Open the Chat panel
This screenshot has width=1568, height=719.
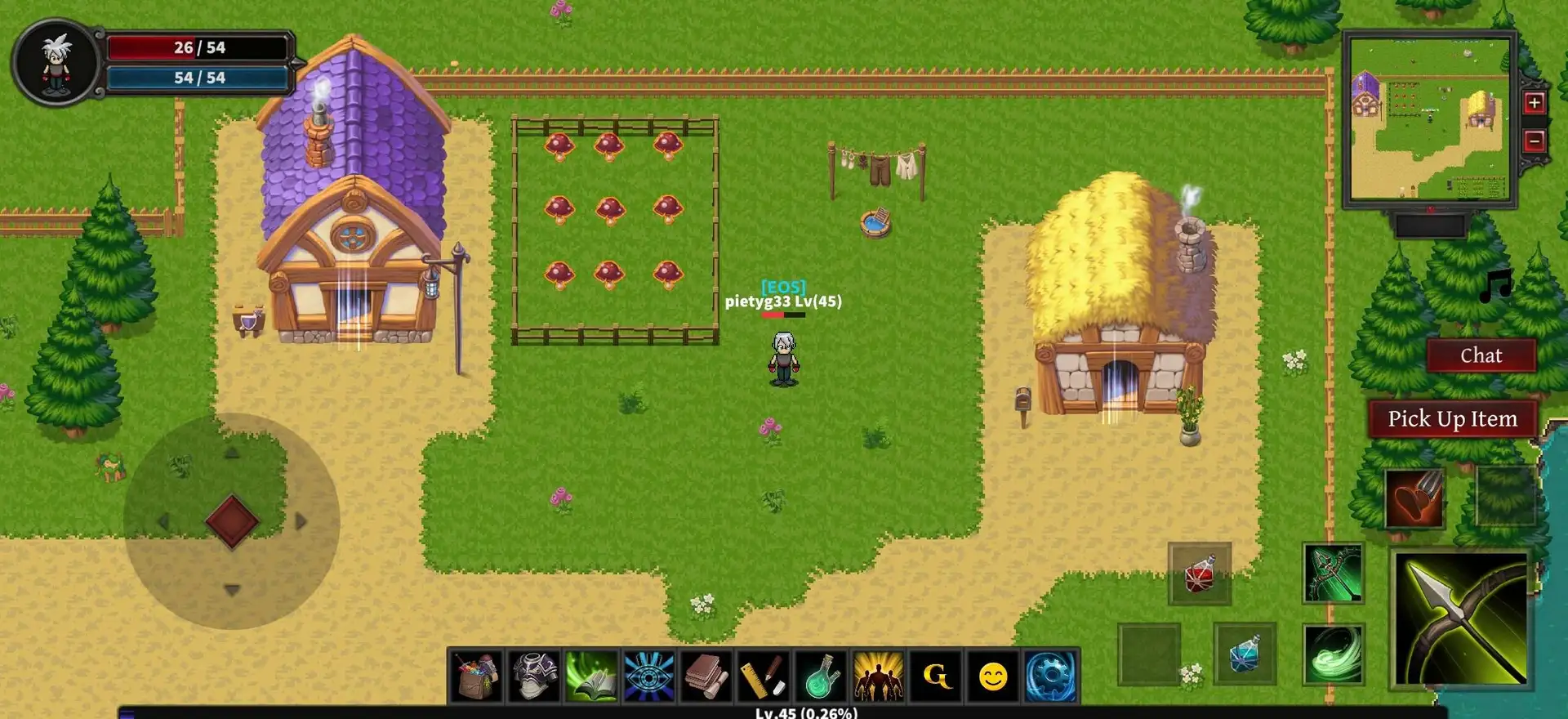click(x=1481, y=355)
